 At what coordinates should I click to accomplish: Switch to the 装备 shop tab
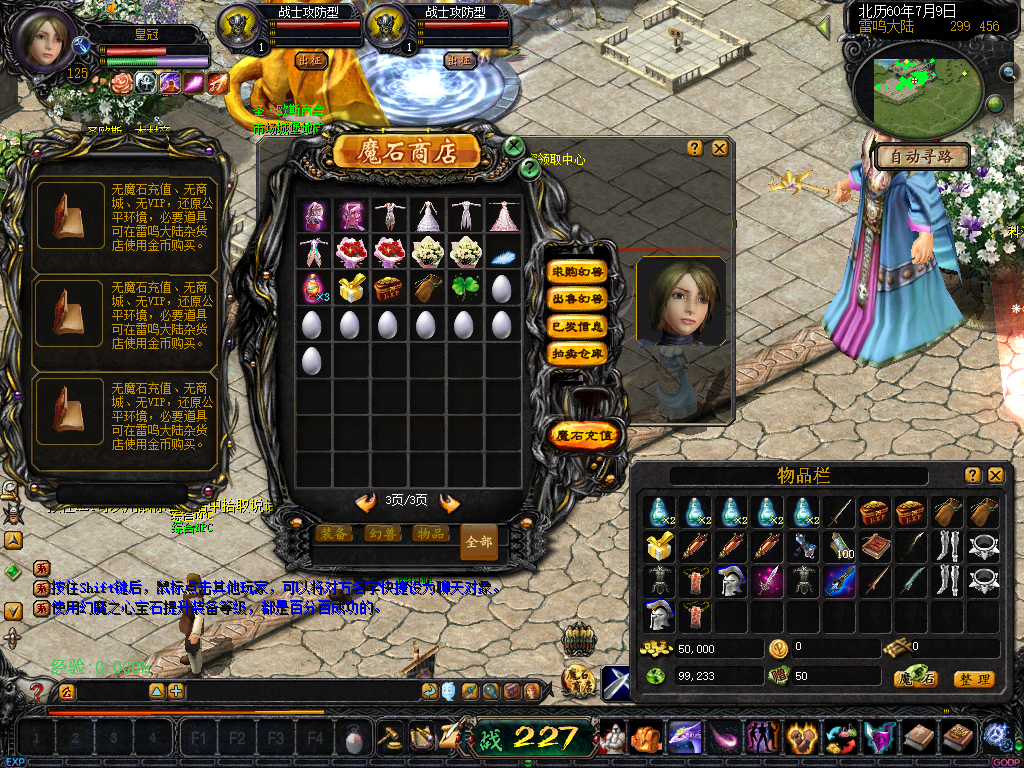coord(334,533)
